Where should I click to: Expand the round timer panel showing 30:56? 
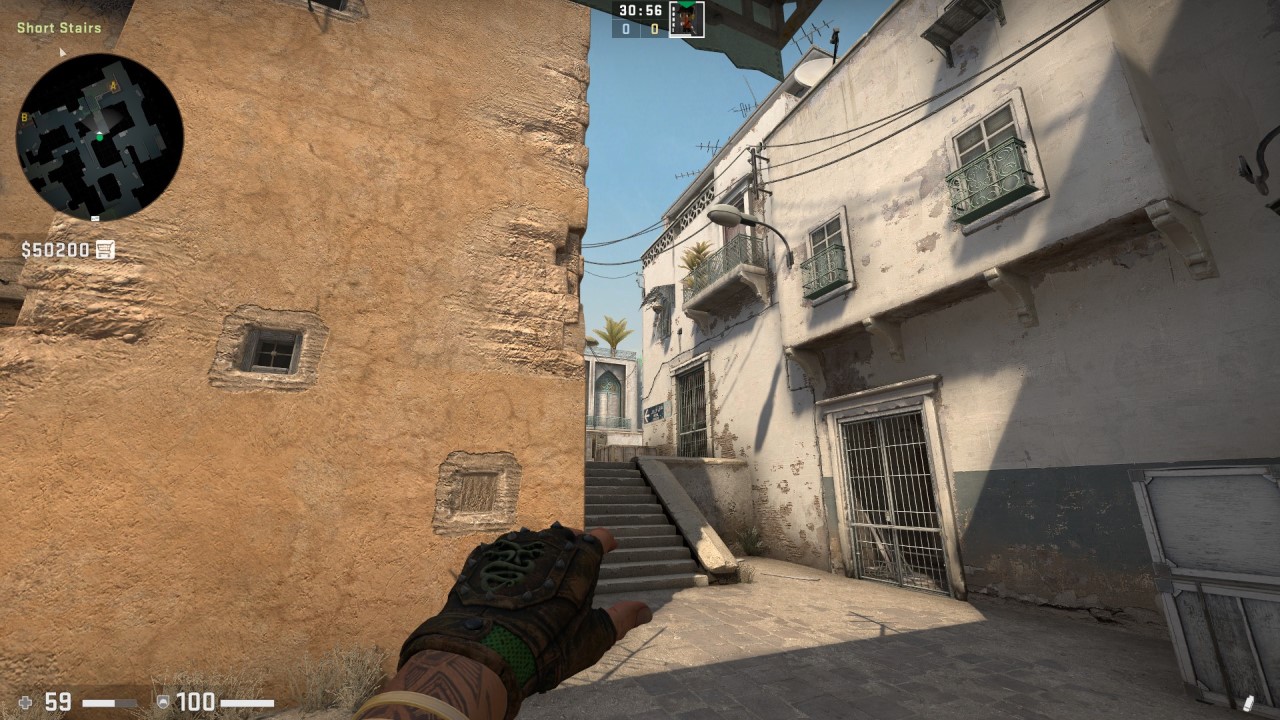tap(640, 11)
